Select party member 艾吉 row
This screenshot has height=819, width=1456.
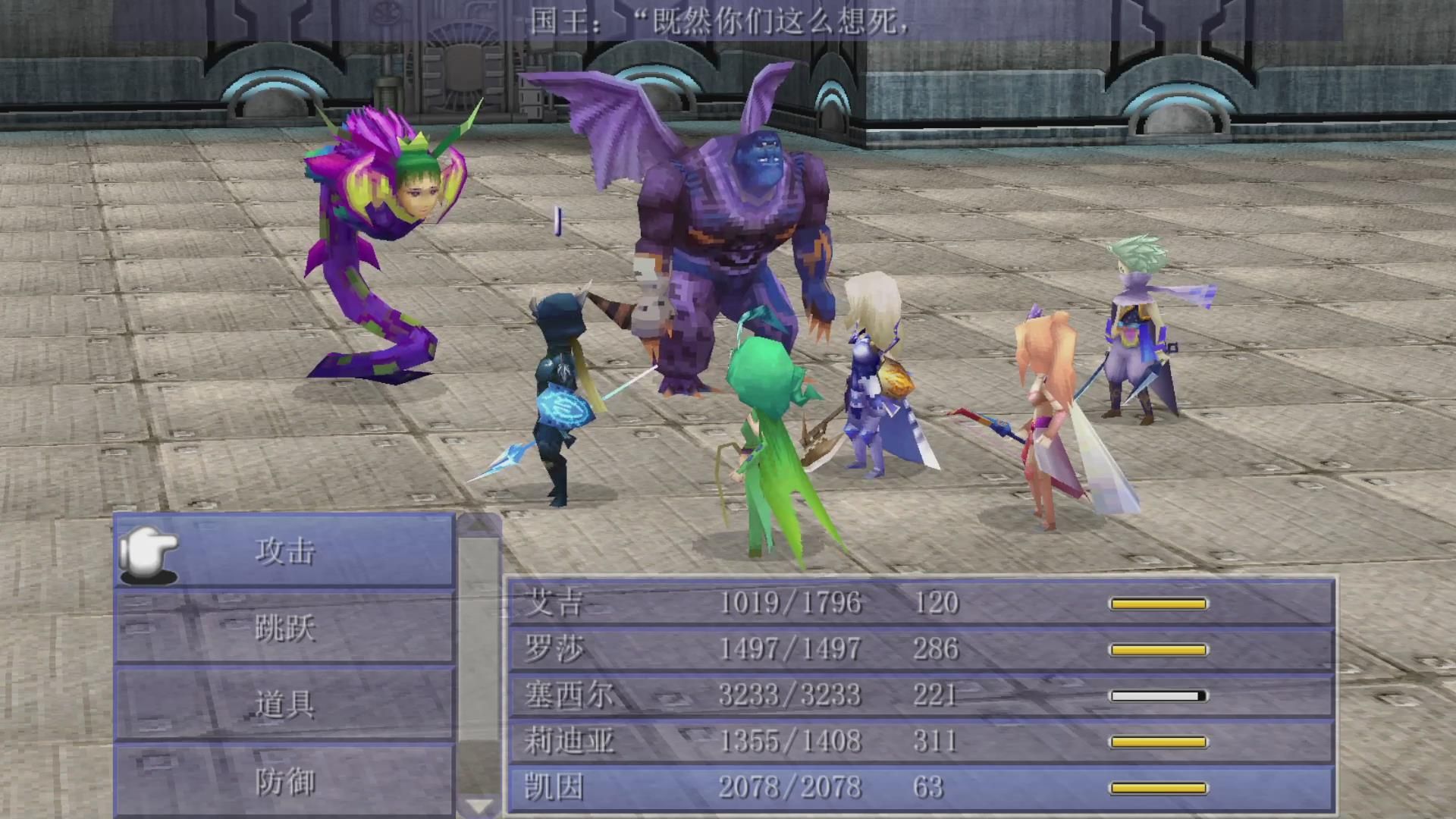tap(920, 603)
